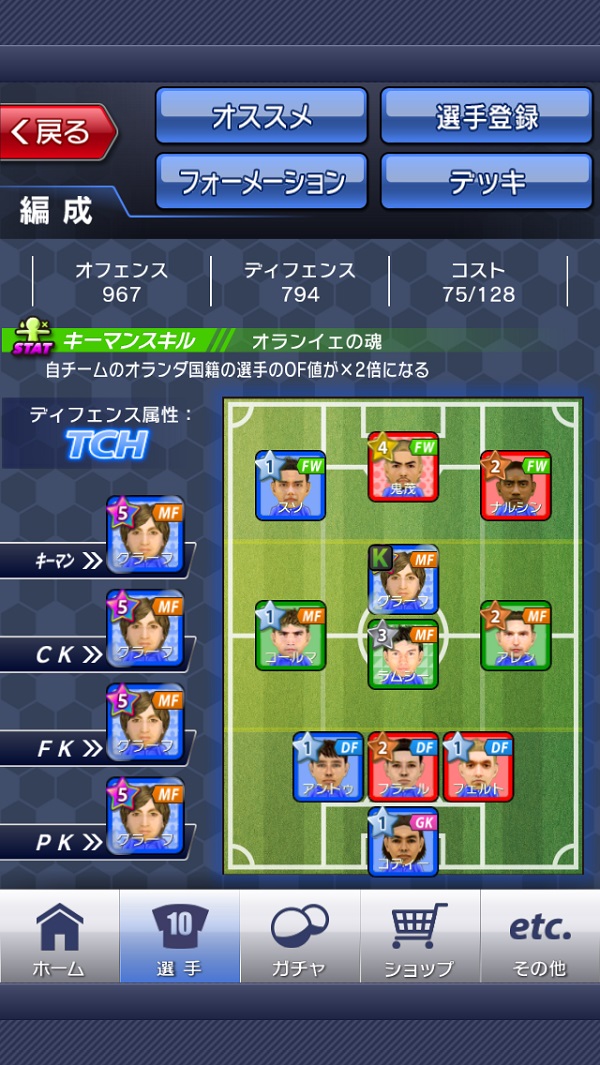Open the ショップ shop tab
The width and height of the screenshot is (600, 1065).
(x=419, y=937)
